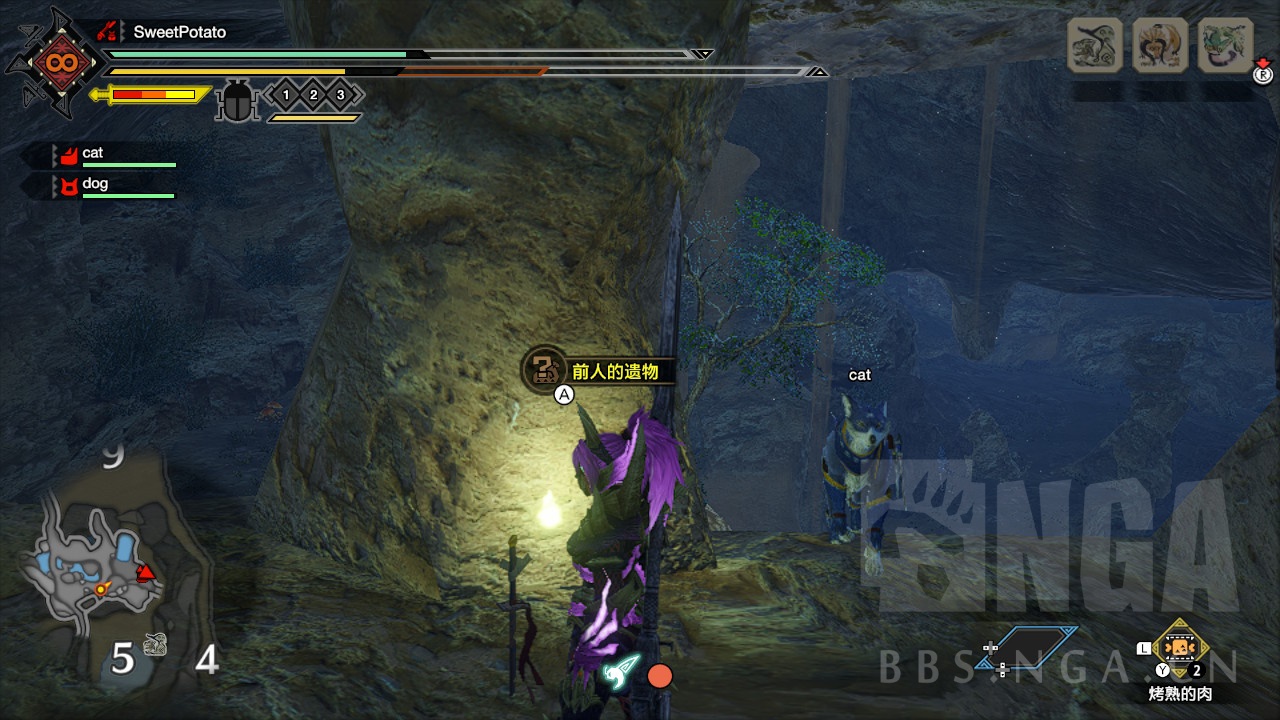Select the grey monster target icon

point(1094,45)
